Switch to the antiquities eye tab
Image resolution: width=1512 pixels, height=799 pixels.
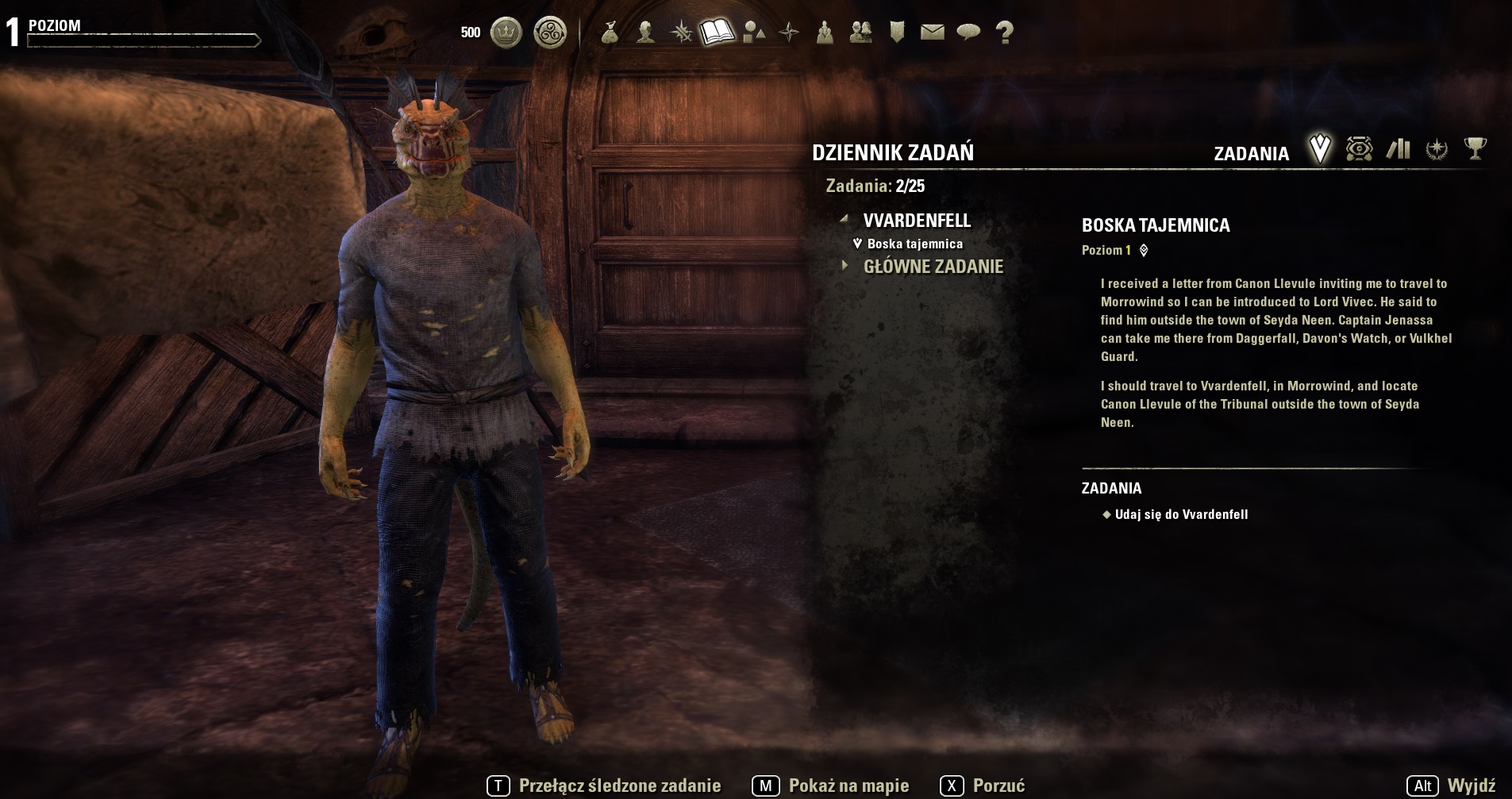click(1359, 149)
